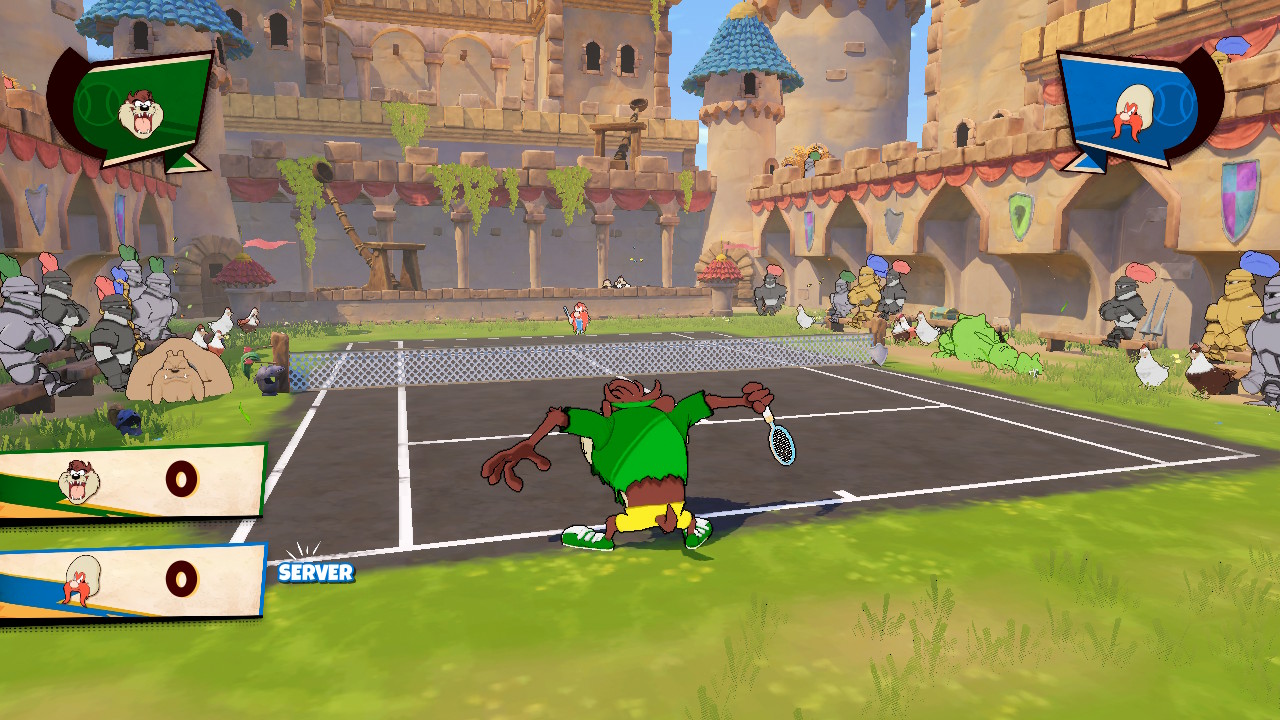This screenshot has height=720, width=1280.
Task: Select Taz's portrait on the score panel
Action: [x=78, y=482]
